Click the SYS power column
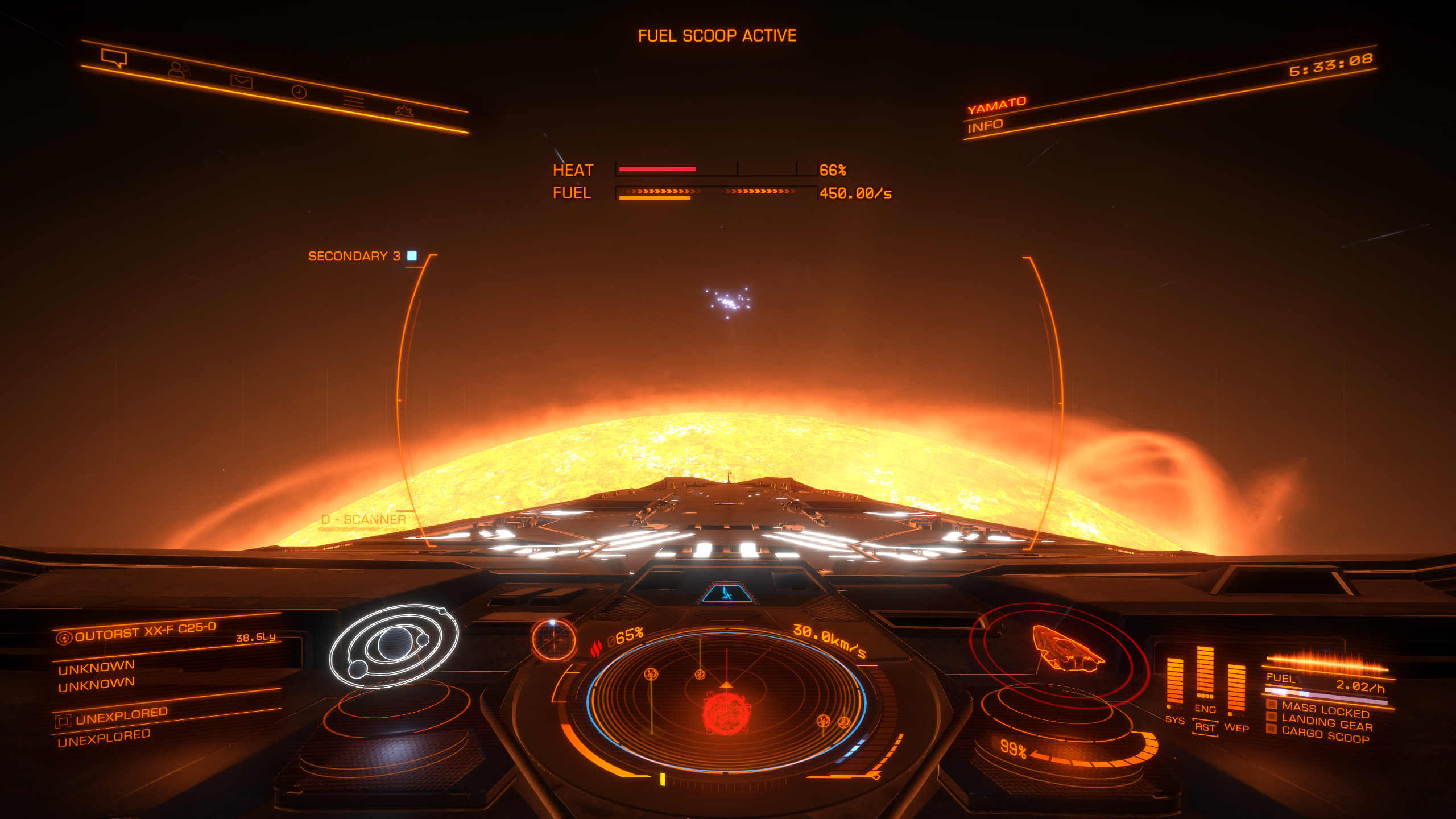 click(x=1174, y=681)
